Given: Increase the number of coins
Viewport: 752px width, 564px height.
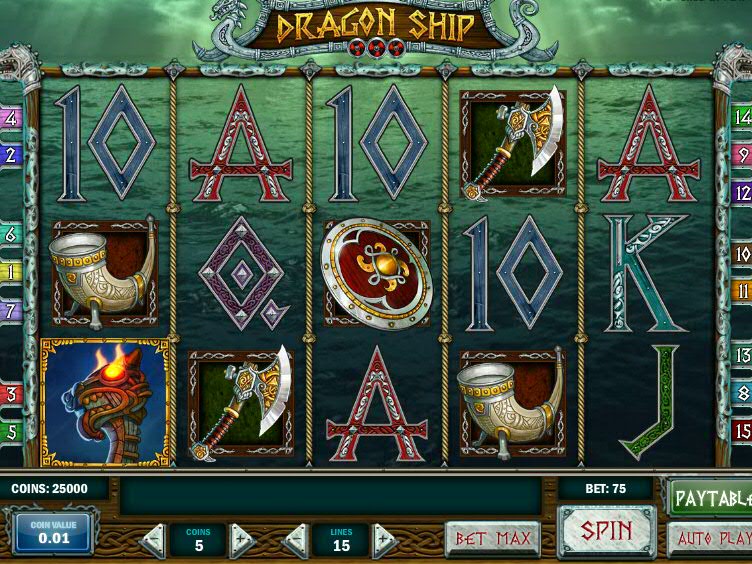Looking at the screenshot, I should [243, 541].
